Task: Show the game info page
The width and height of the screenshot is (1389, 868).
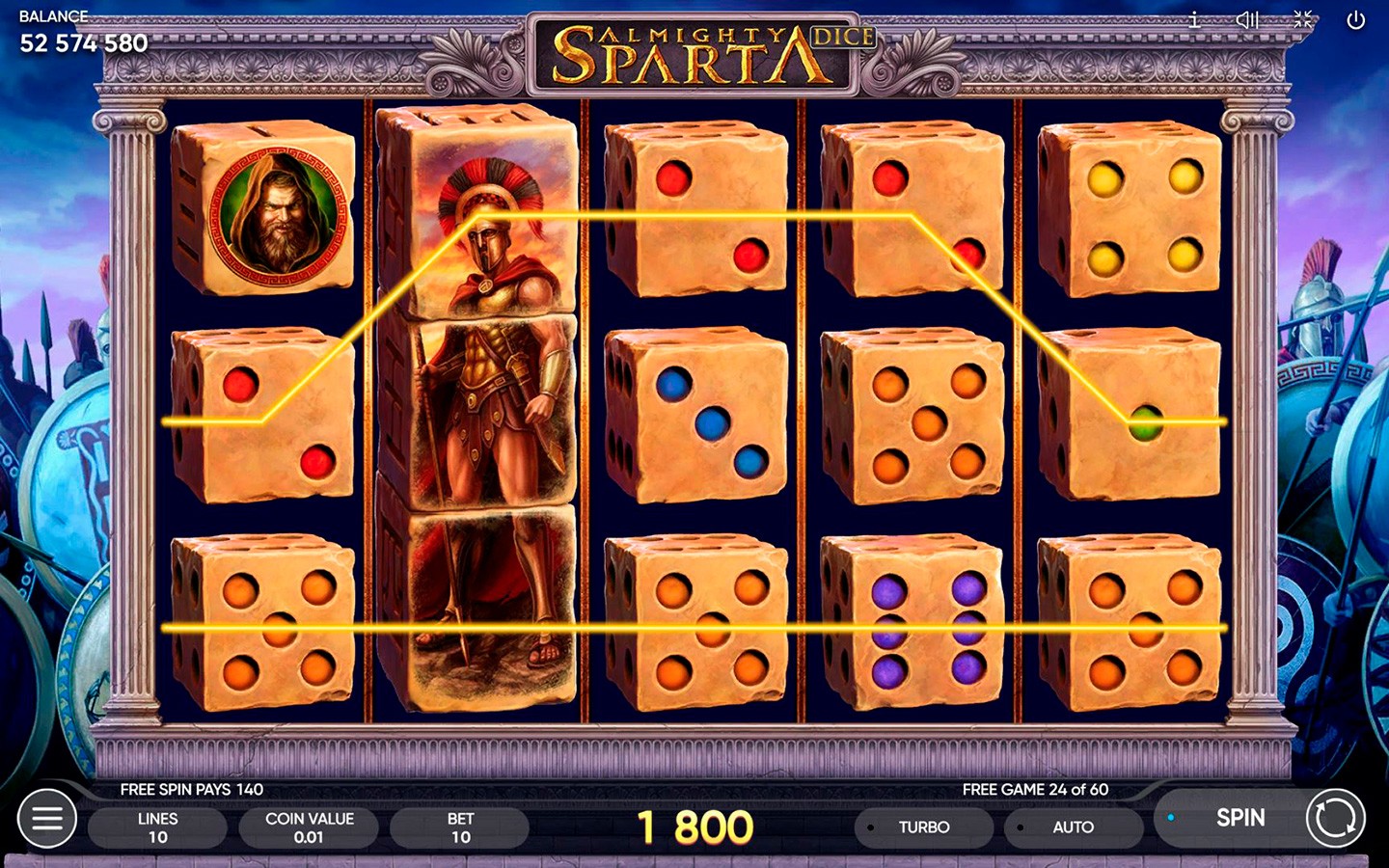Action: [1194, 19]
